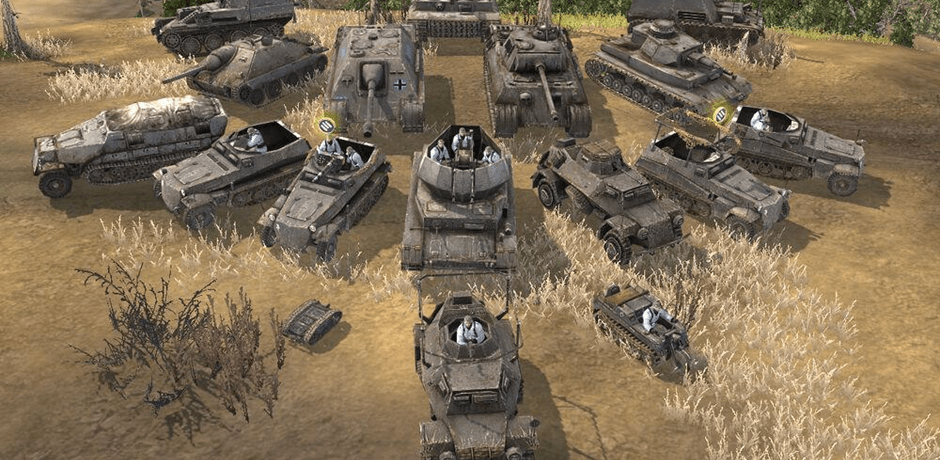Select the unit badge beside the Panzer IV tank
The height and width of the screenshot is (460, 940).
pyautogui.click(x=719, y=115)
